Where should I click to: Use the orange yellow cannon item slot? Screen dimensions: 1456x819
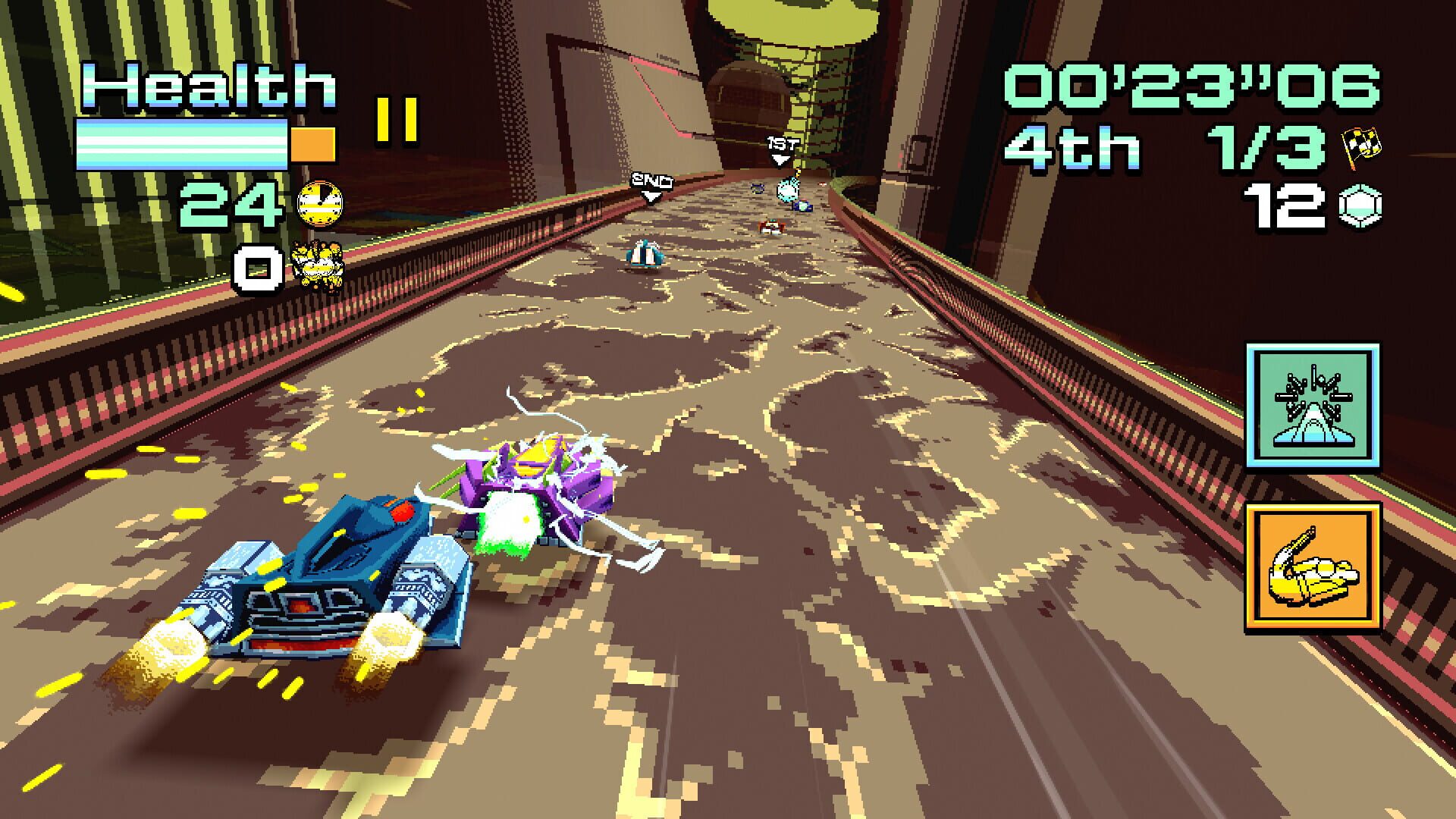point(1313,566)
